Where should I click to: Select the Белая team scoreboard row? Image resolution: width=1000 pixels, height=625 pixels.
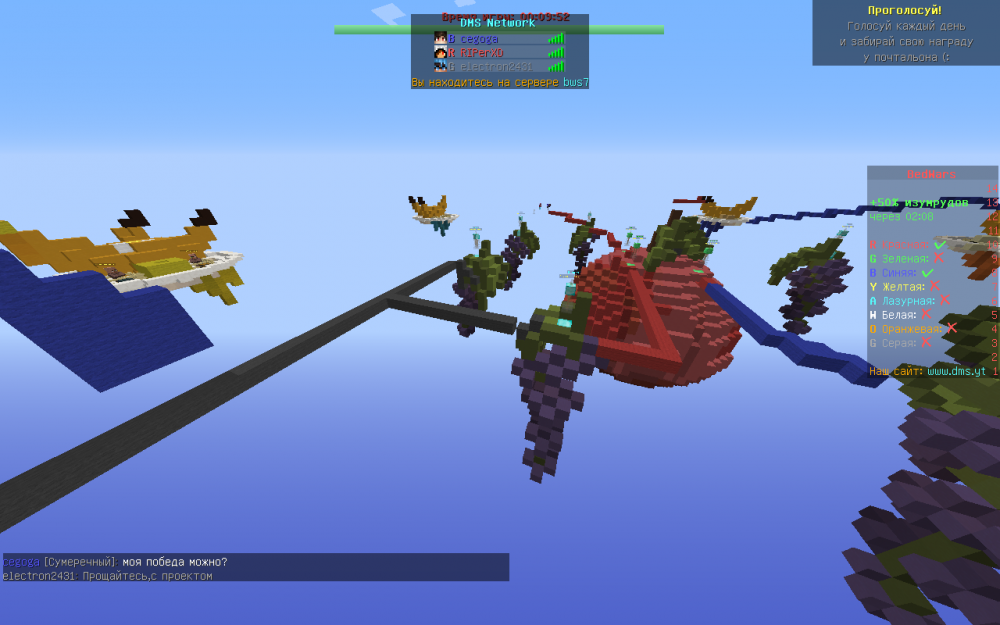tap(901, 314)
